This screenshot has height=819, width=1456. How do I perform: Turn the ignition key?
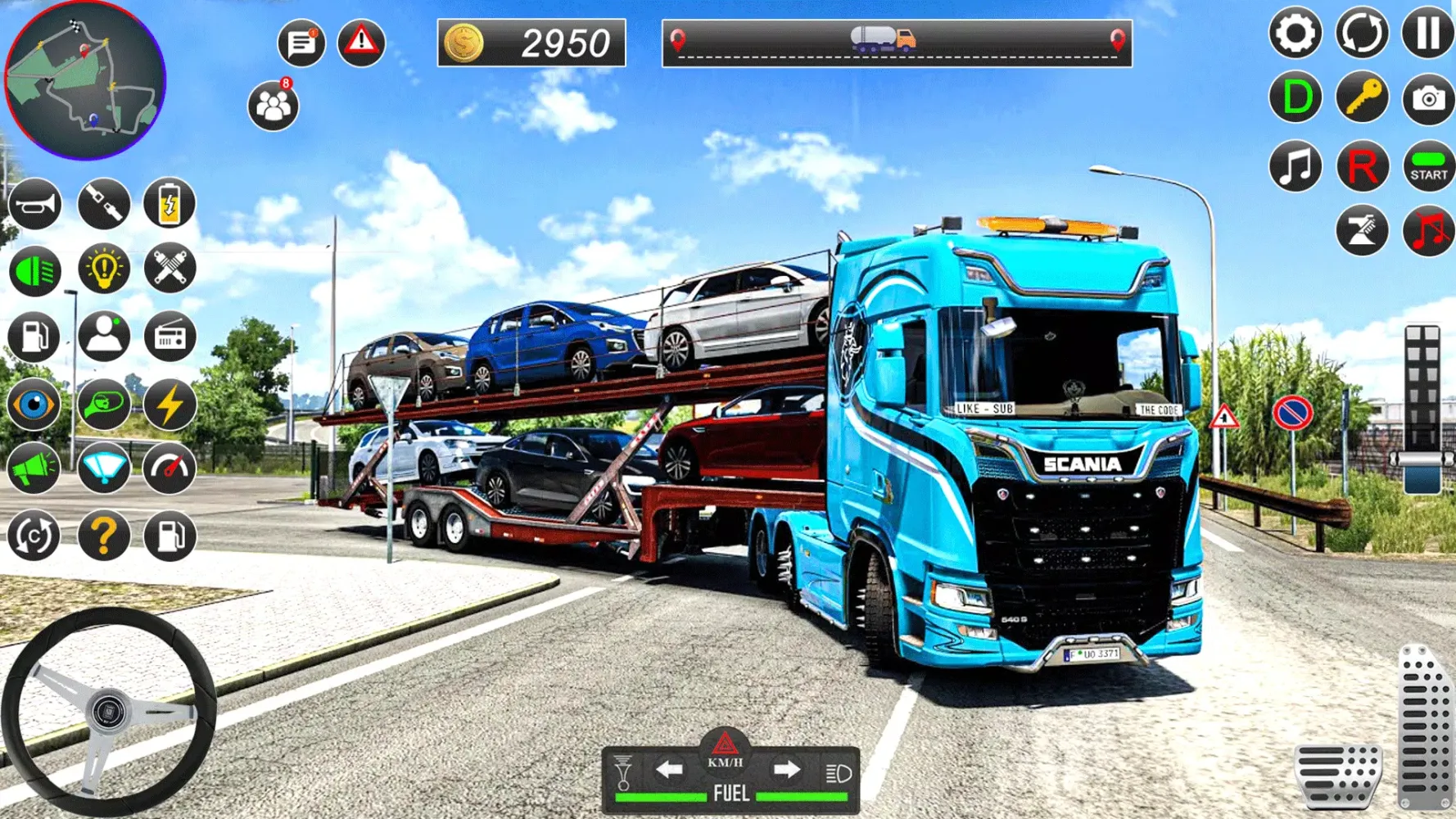(1361, 98)
